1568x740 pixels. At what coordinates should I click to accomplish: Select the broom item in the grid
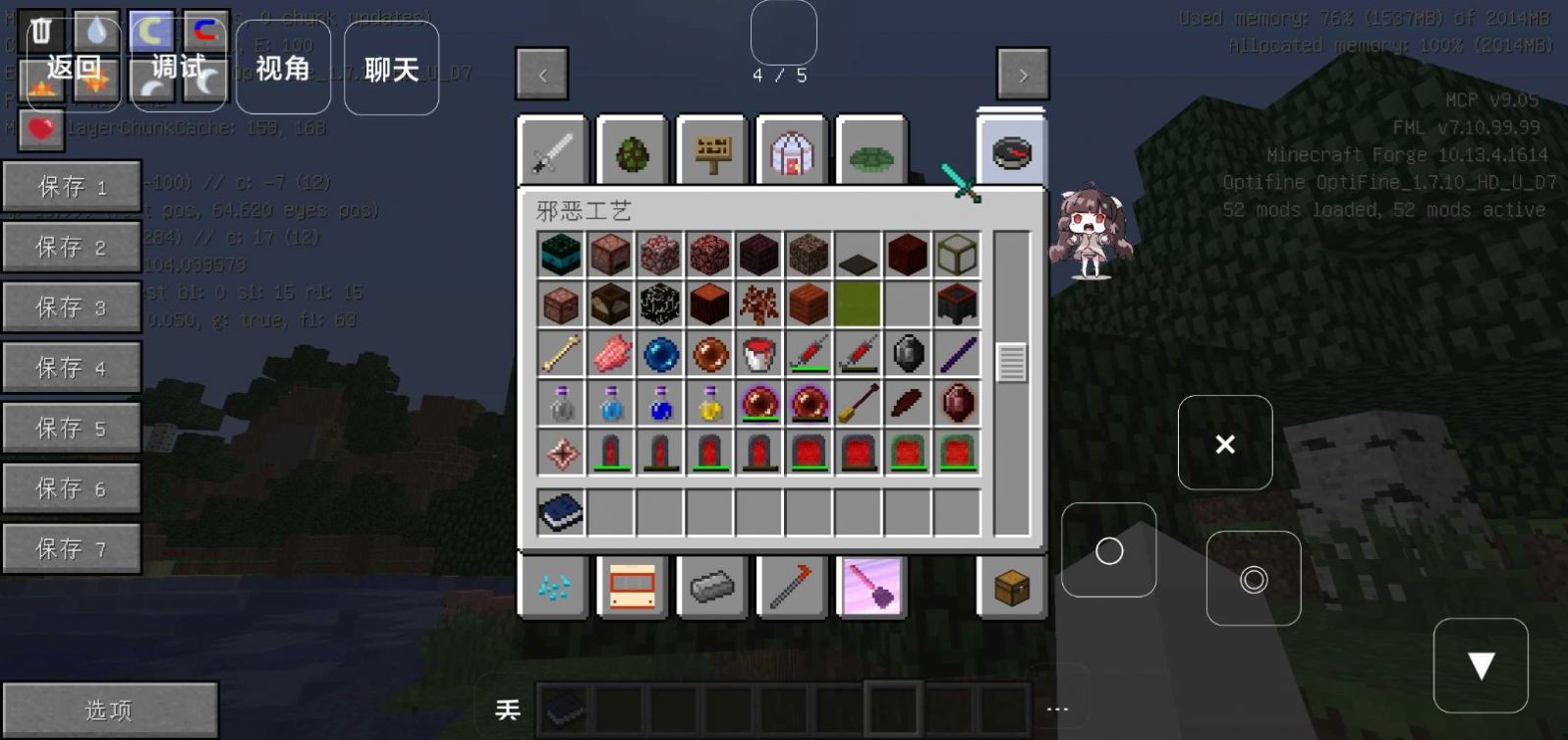858,403
